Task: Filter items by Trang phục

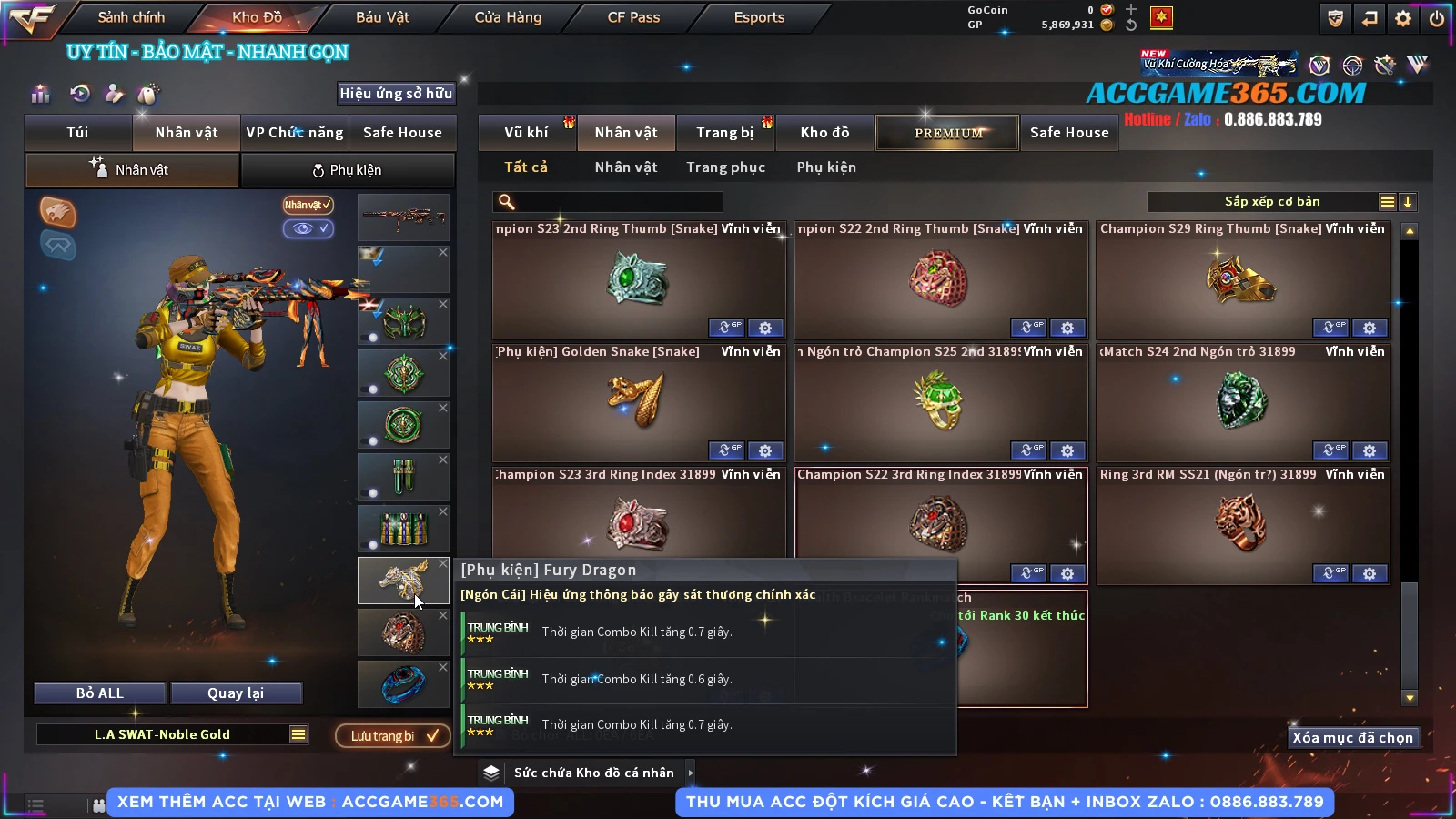Action: [x=725, y=167]
